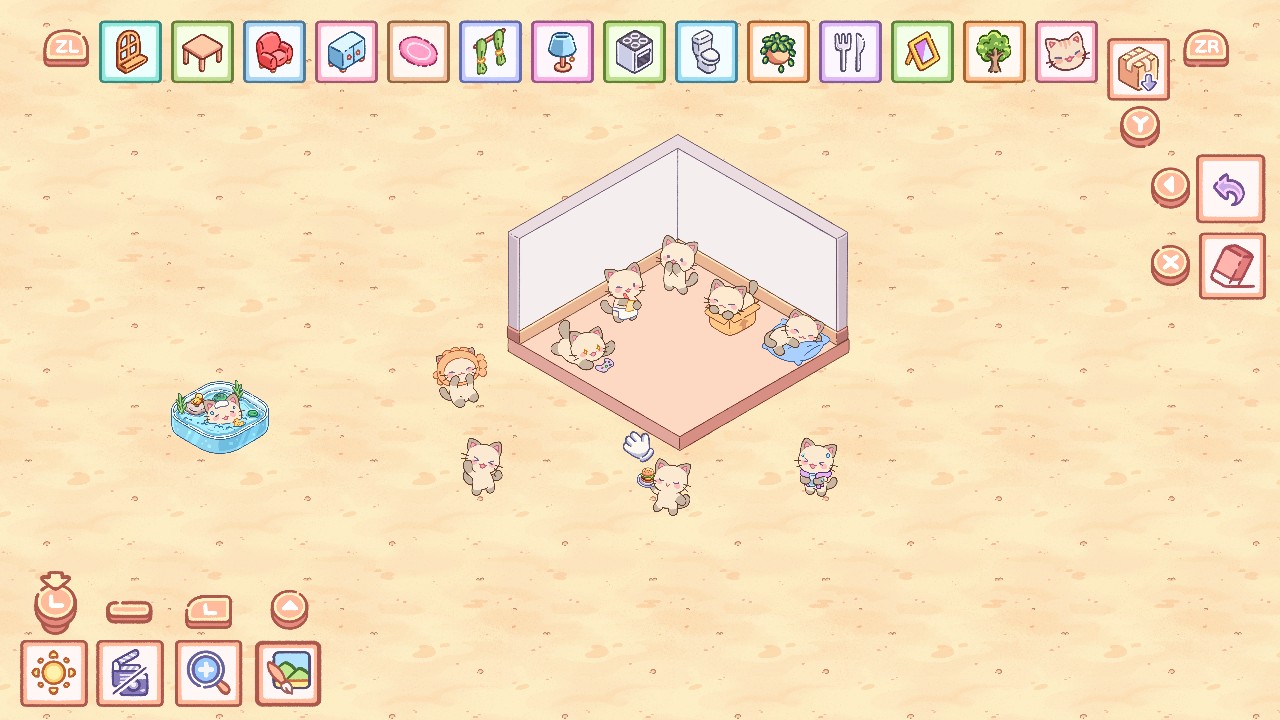1280x720 pixels.
Task: Click the undo arrow button
Action: click(x=1231, y=189)
